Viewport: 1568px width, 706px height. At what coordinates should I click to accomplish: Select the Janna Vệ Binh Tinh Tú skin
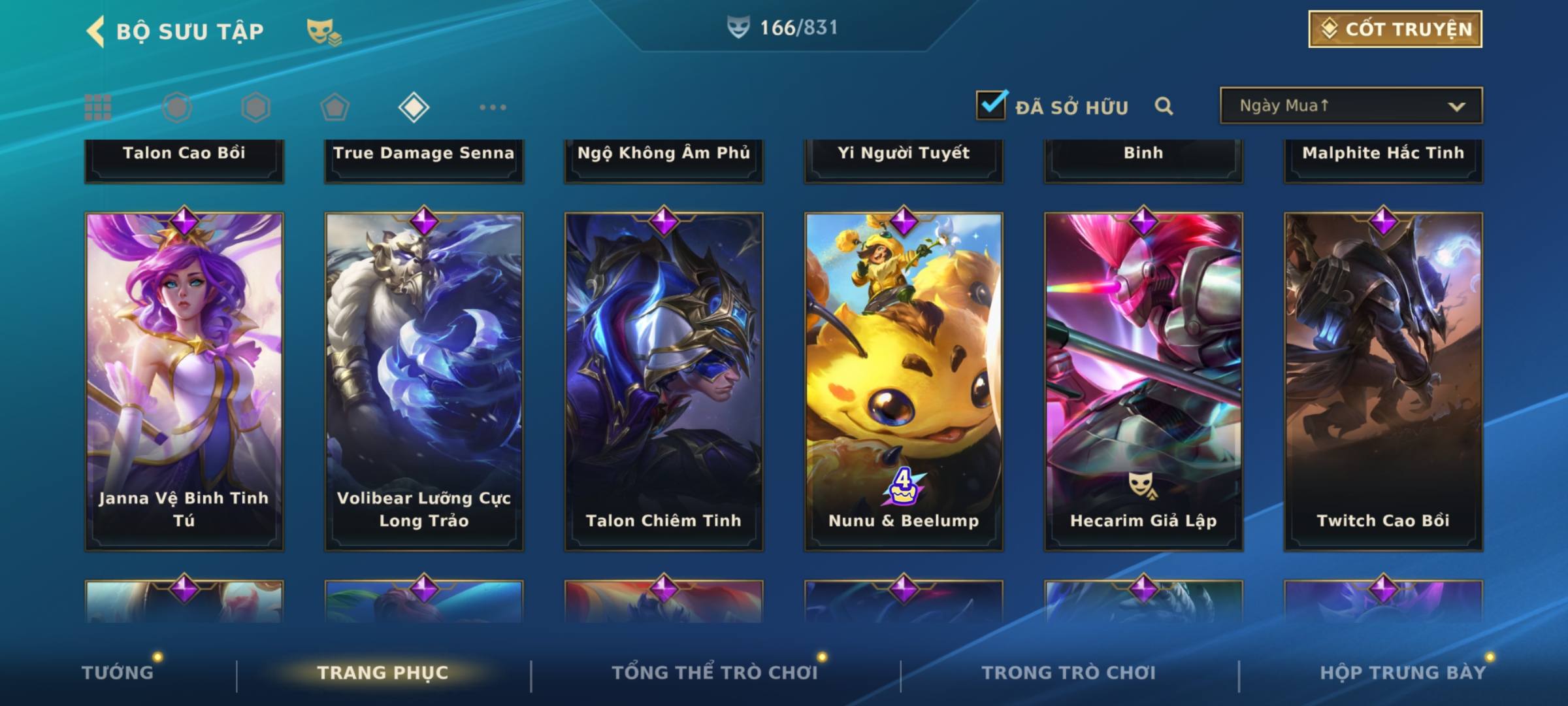point(184,380)
